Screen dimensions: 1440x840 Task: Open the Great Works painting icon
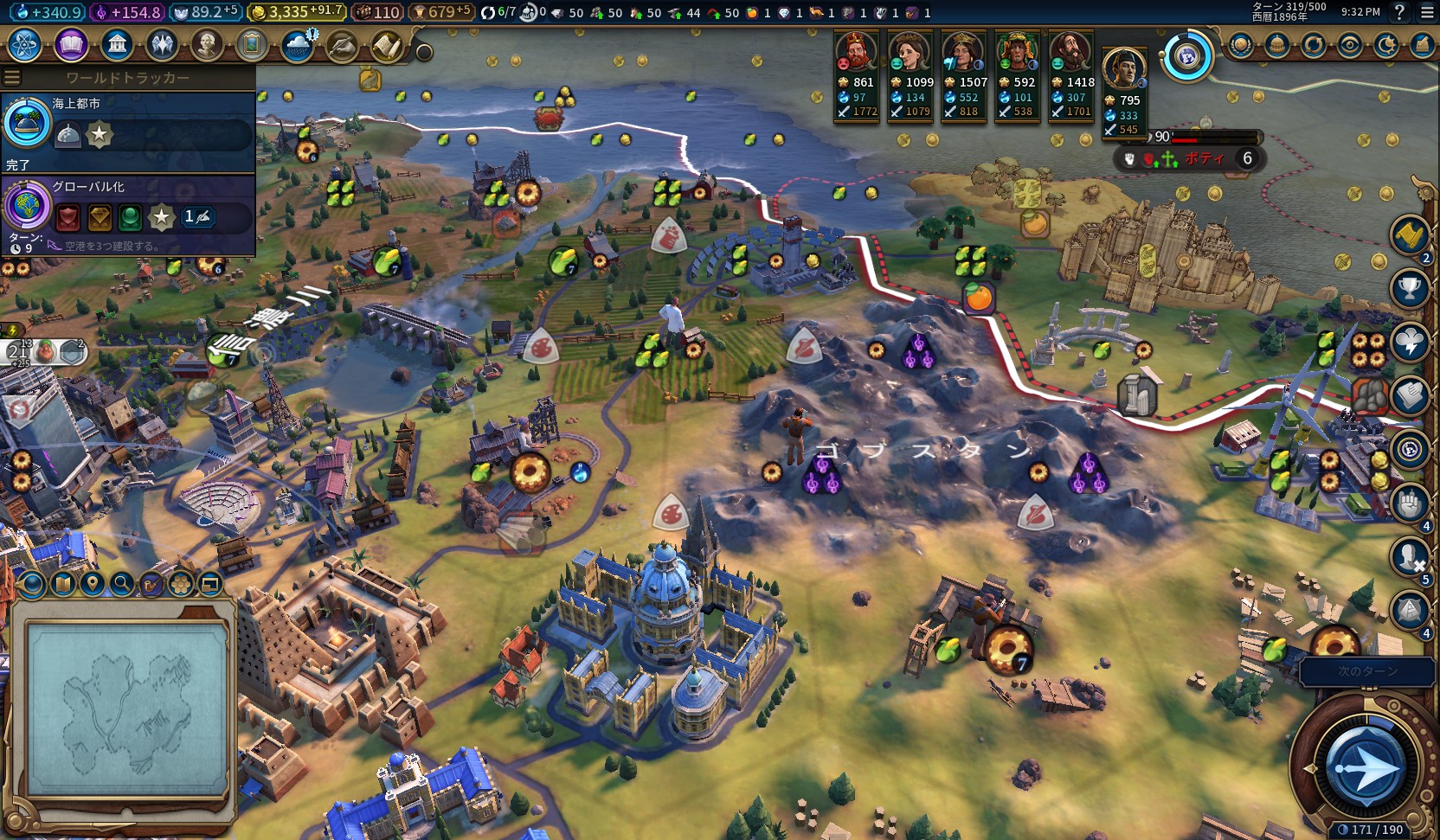(x=252, y=44)
